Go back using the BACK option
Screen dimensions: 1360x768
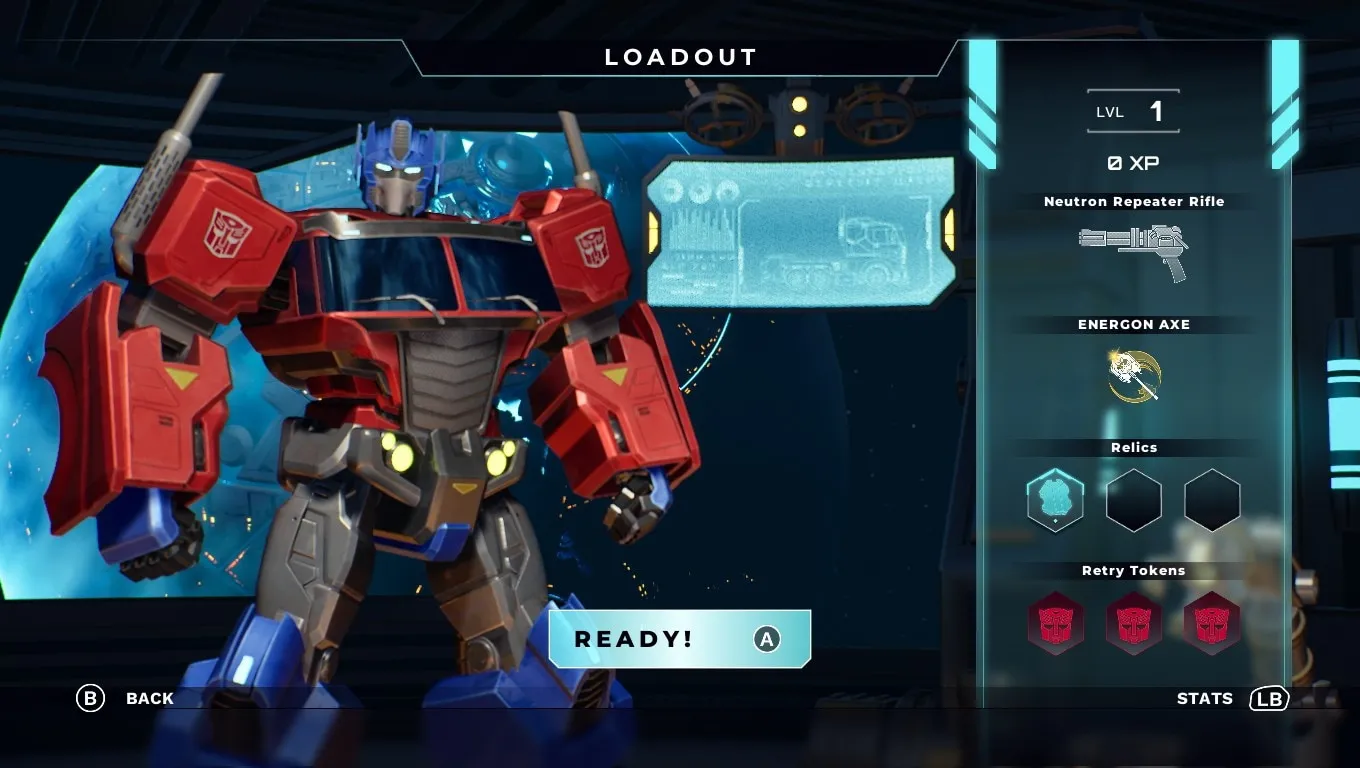pos(126,698)
